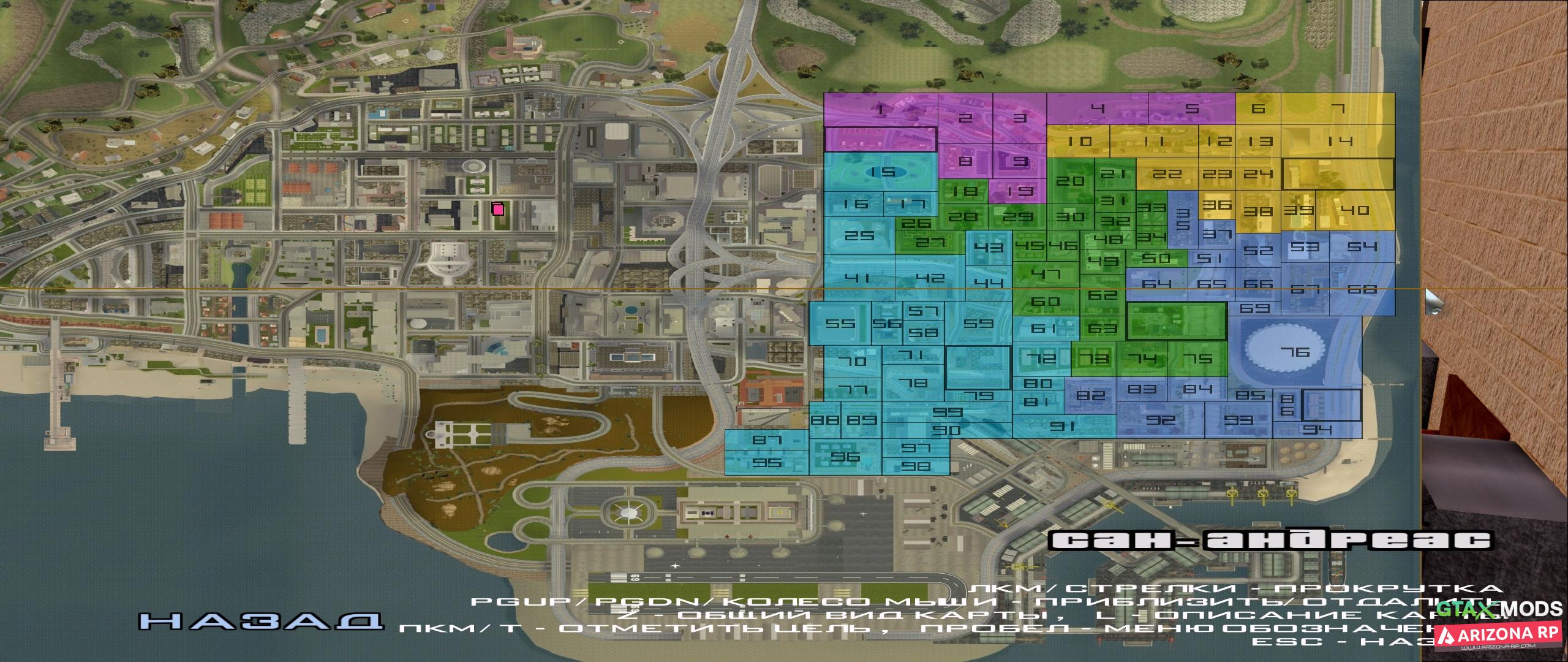Choose blue territory zone 54
This screenshot has height=662, width=1568.
click(1362, 246)
